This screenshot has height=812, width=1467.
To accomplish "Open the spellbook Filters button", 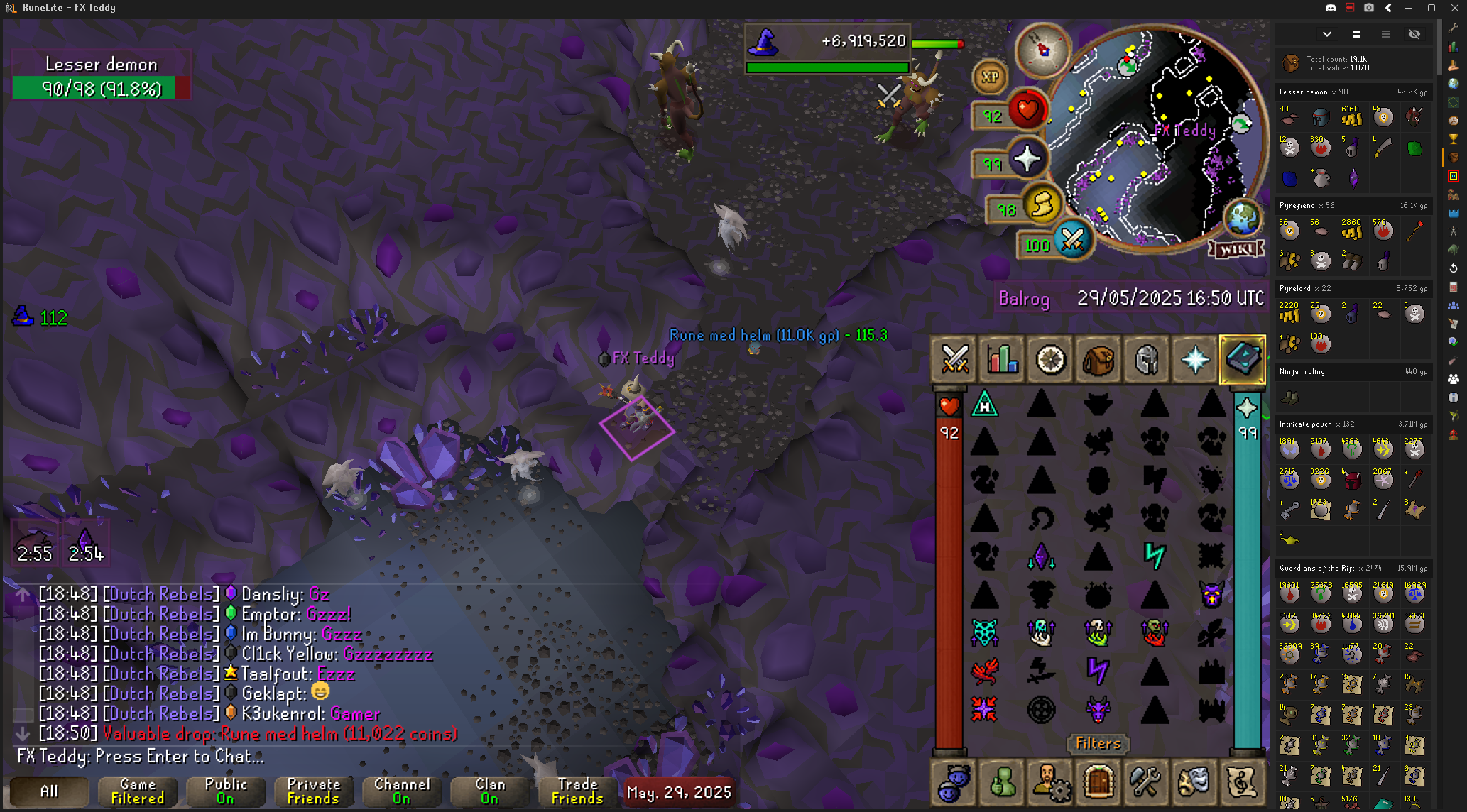I will coord(1098,743).
